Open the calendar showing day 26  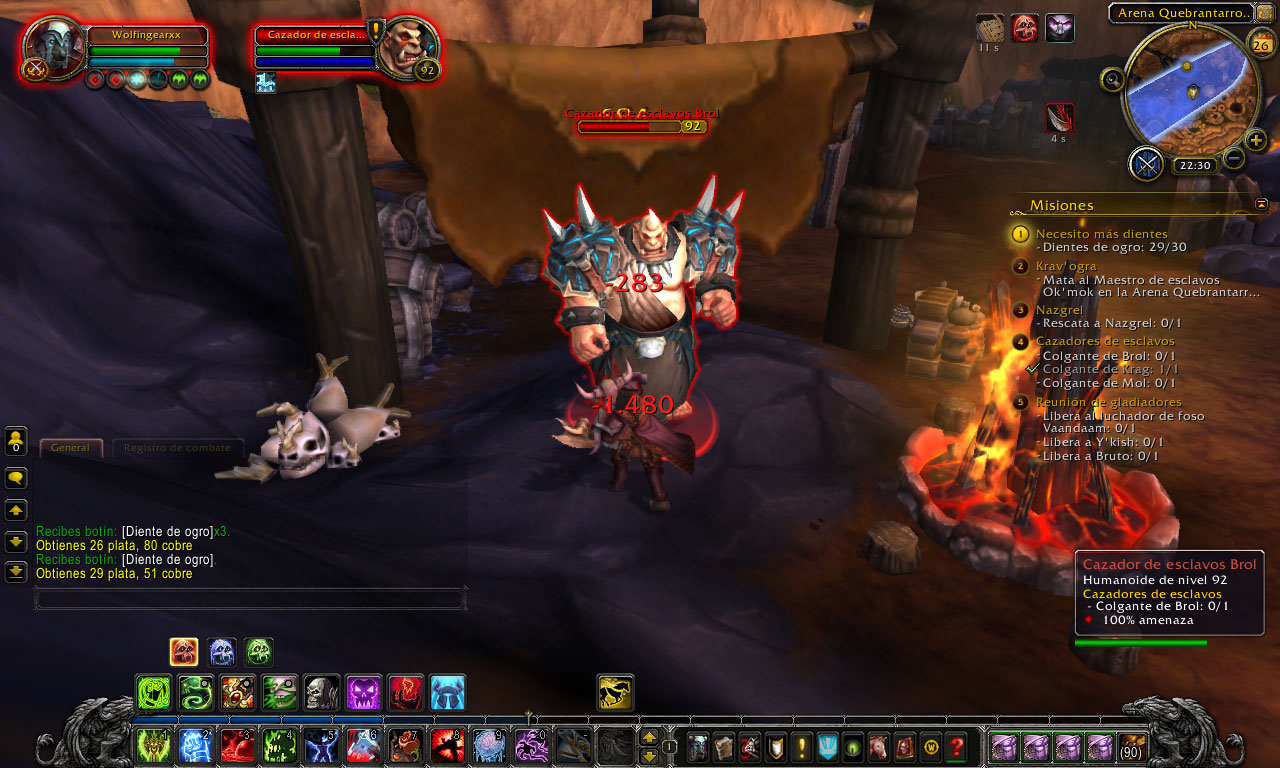[x=1260, y=45]
